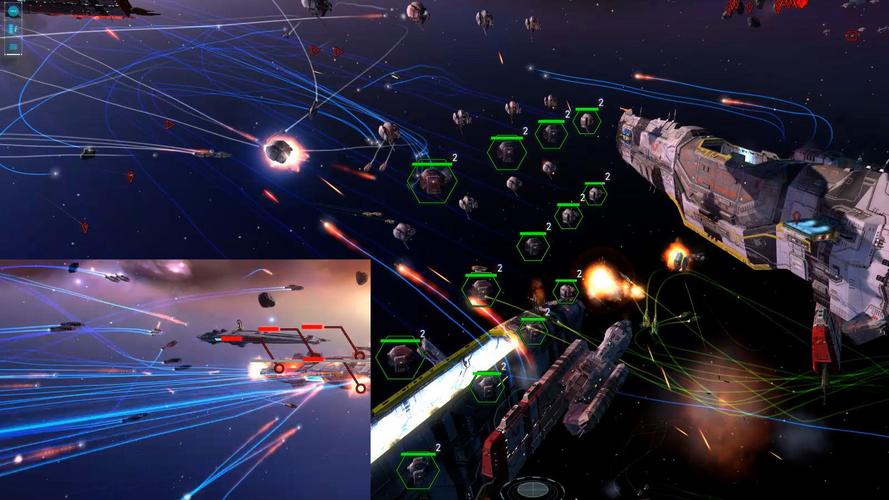Click the twin vertical bars icon
889x500 pixels.
(13, 29)
